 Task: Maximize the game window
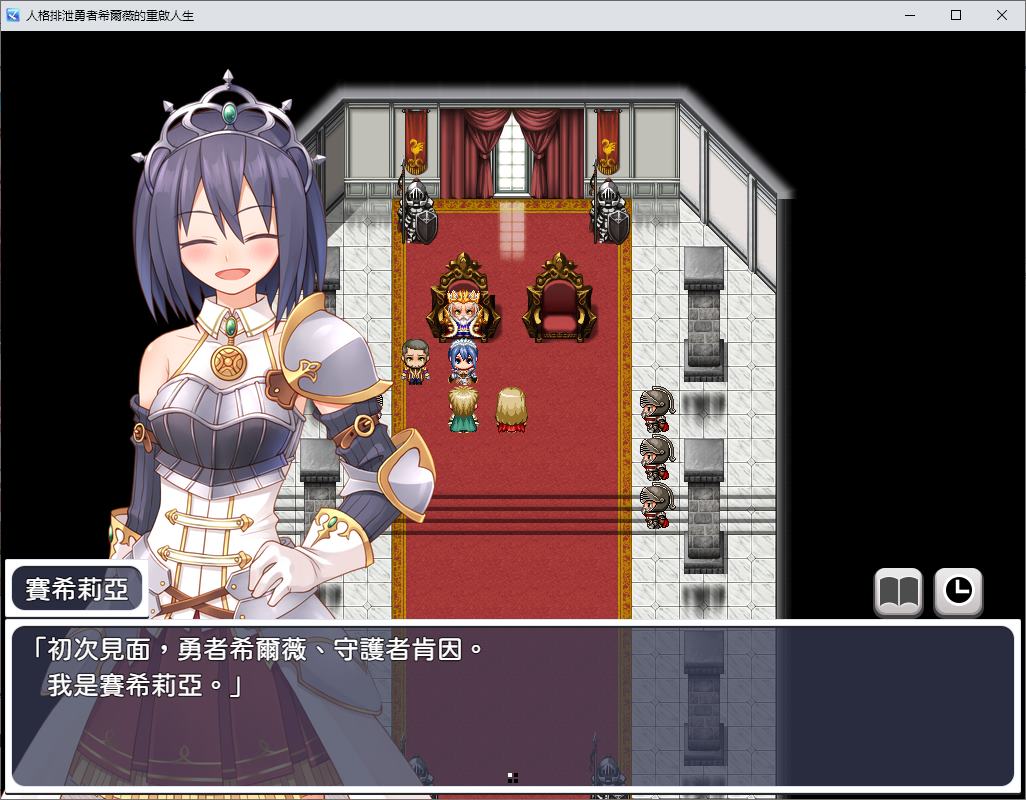(956, 15)
